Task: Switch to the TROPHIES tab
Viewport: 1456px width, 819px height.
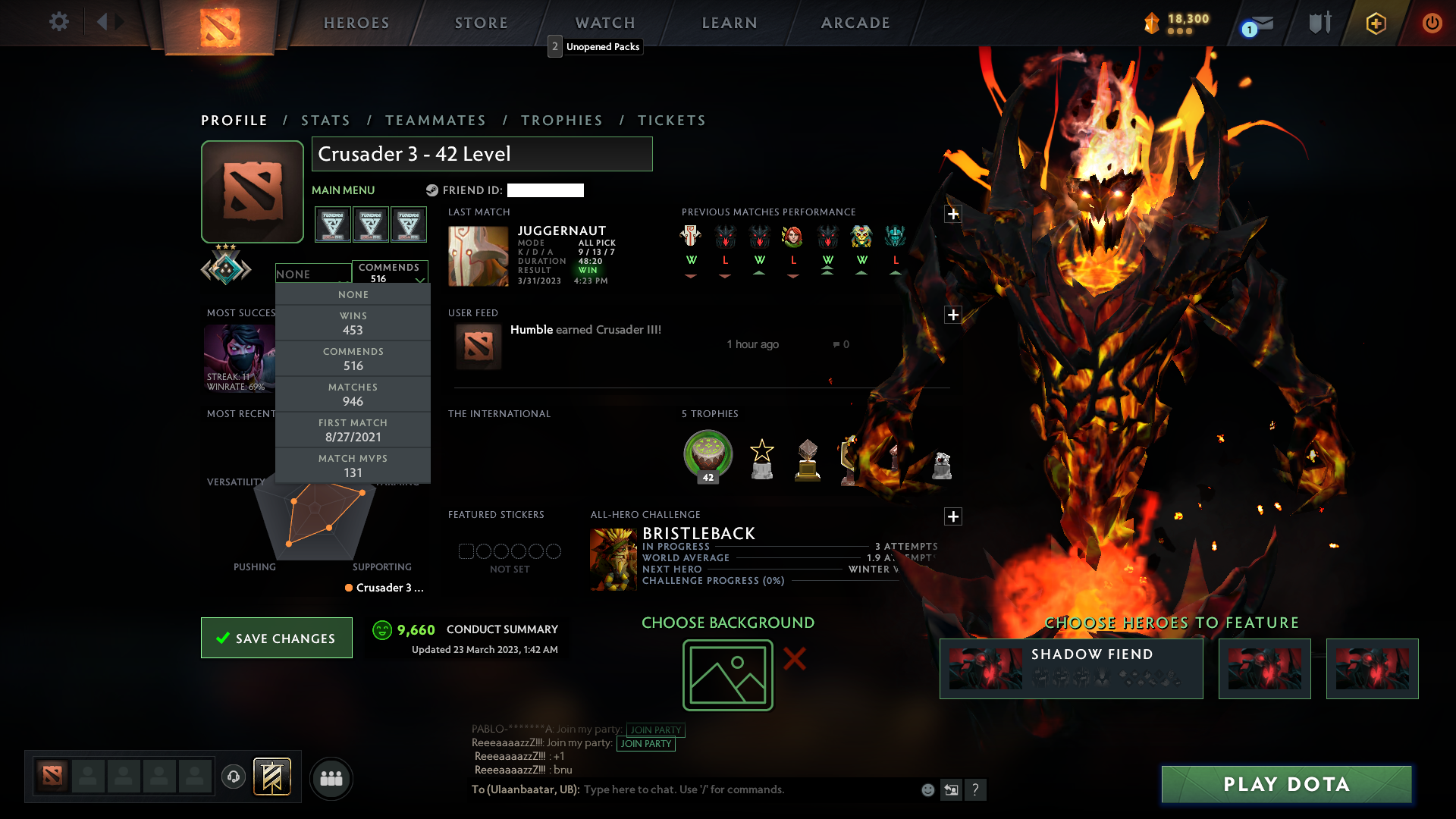Action: point(560,120)
